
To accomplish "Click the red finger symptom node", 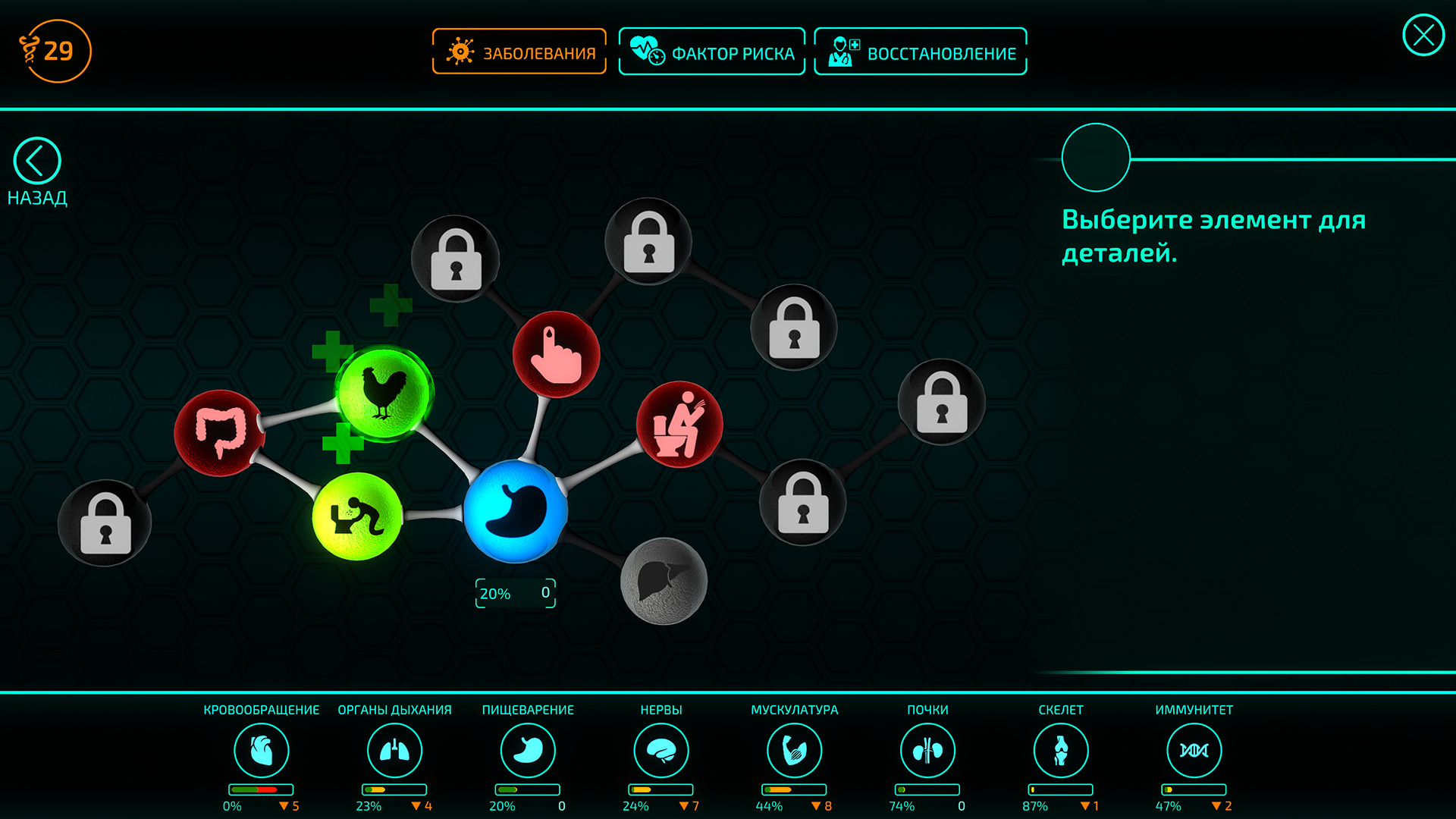I will (x=556, y=353).
